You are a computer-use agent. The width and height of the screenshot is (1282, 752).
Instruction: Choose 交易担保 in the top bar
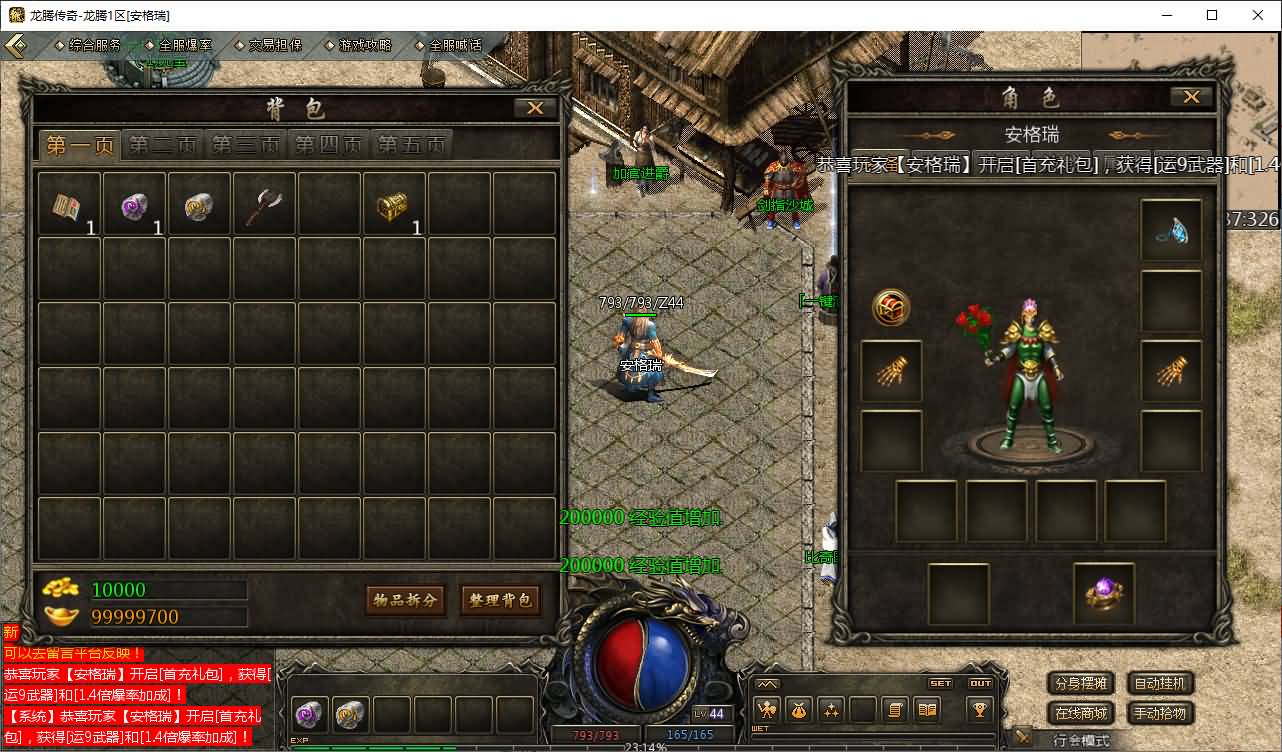[x=274, y=45]
